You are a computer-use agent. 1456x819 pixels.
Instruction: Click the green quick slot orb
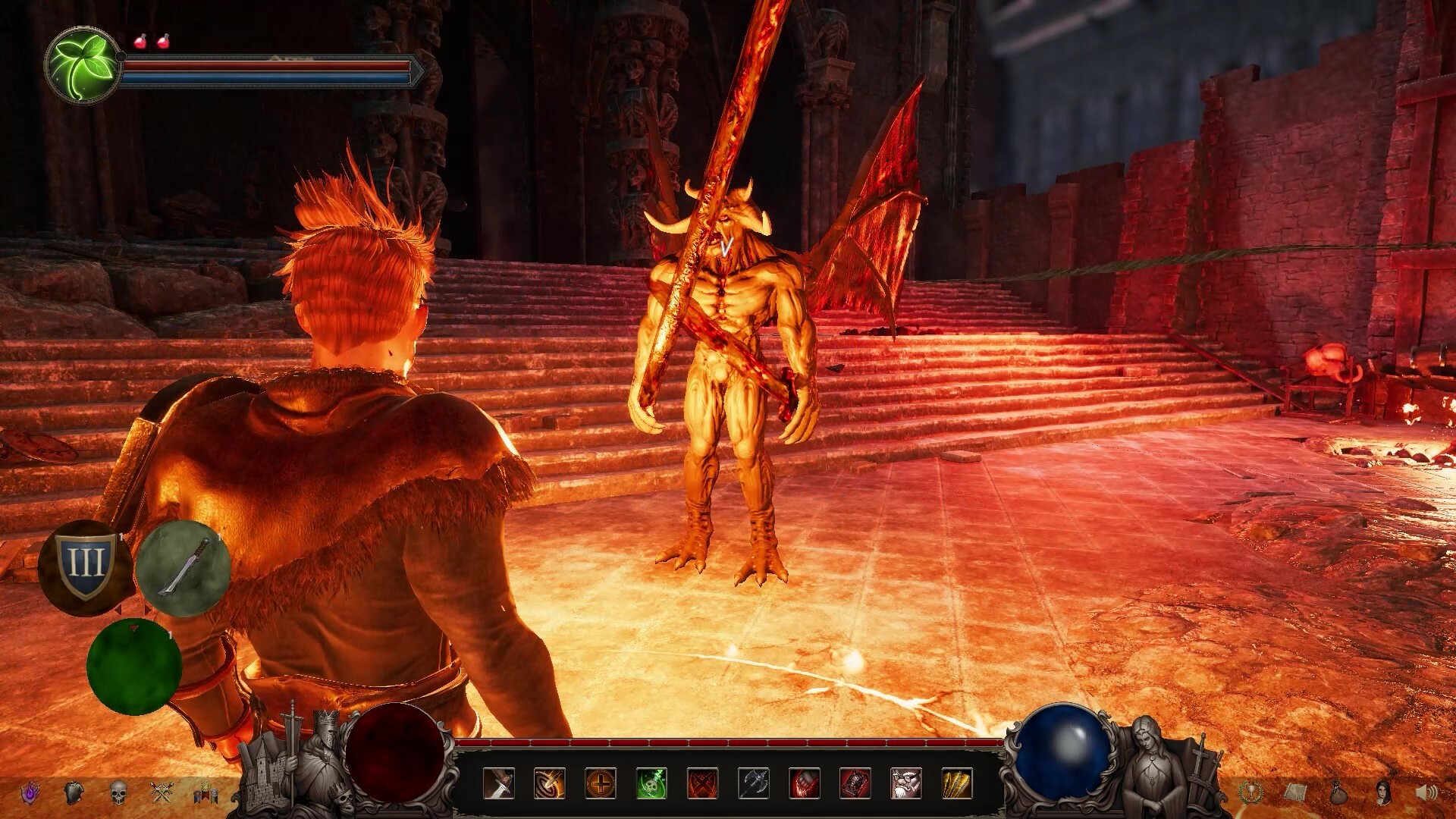135,666
